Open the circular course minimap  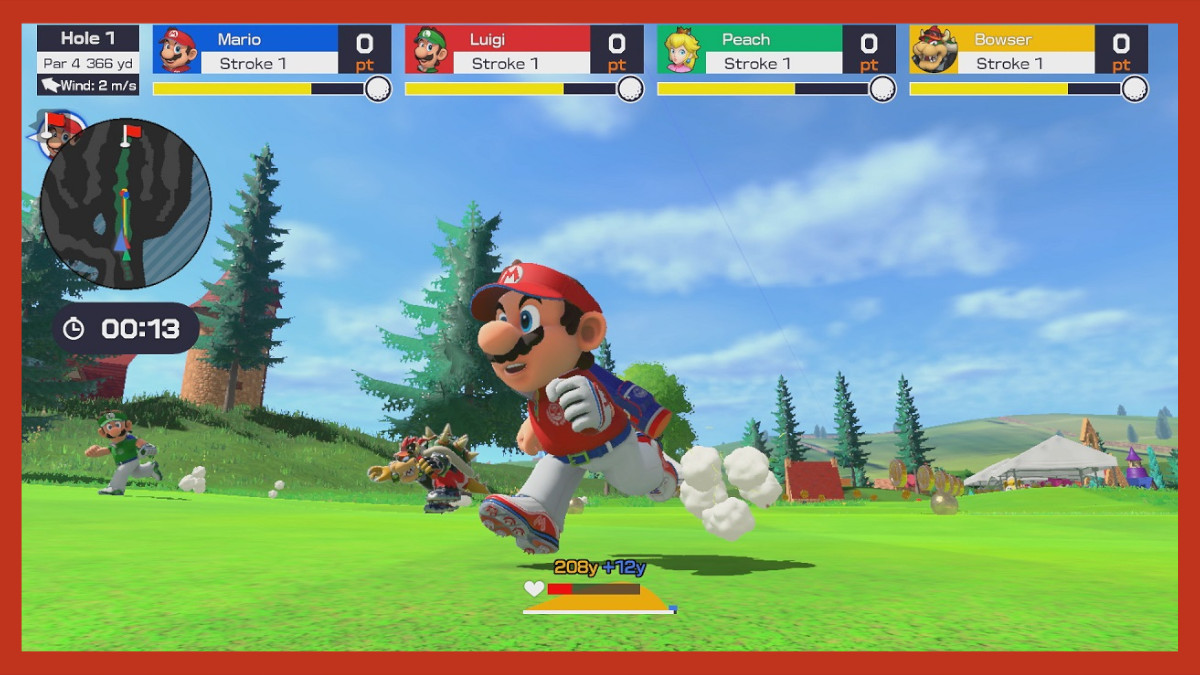click(125, 203)
